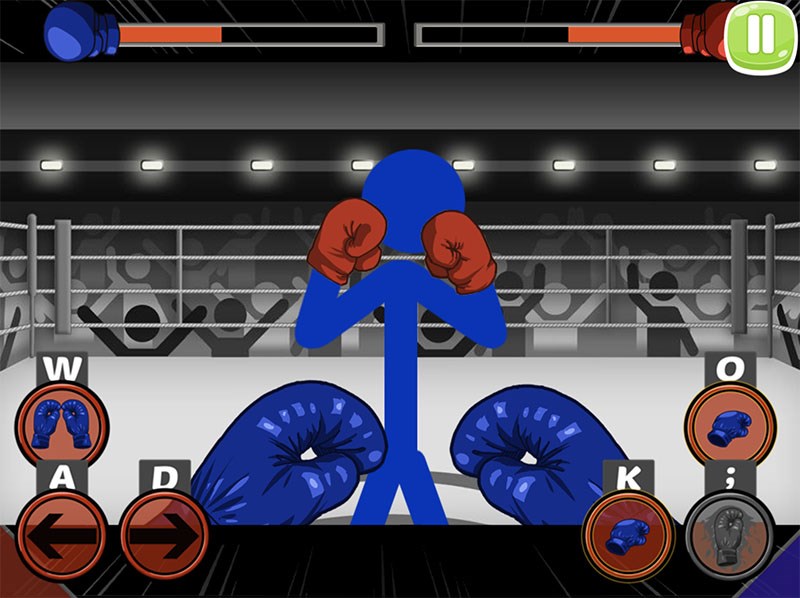
Task: Move left with the left arrow button
Action: tap(60, 535)
